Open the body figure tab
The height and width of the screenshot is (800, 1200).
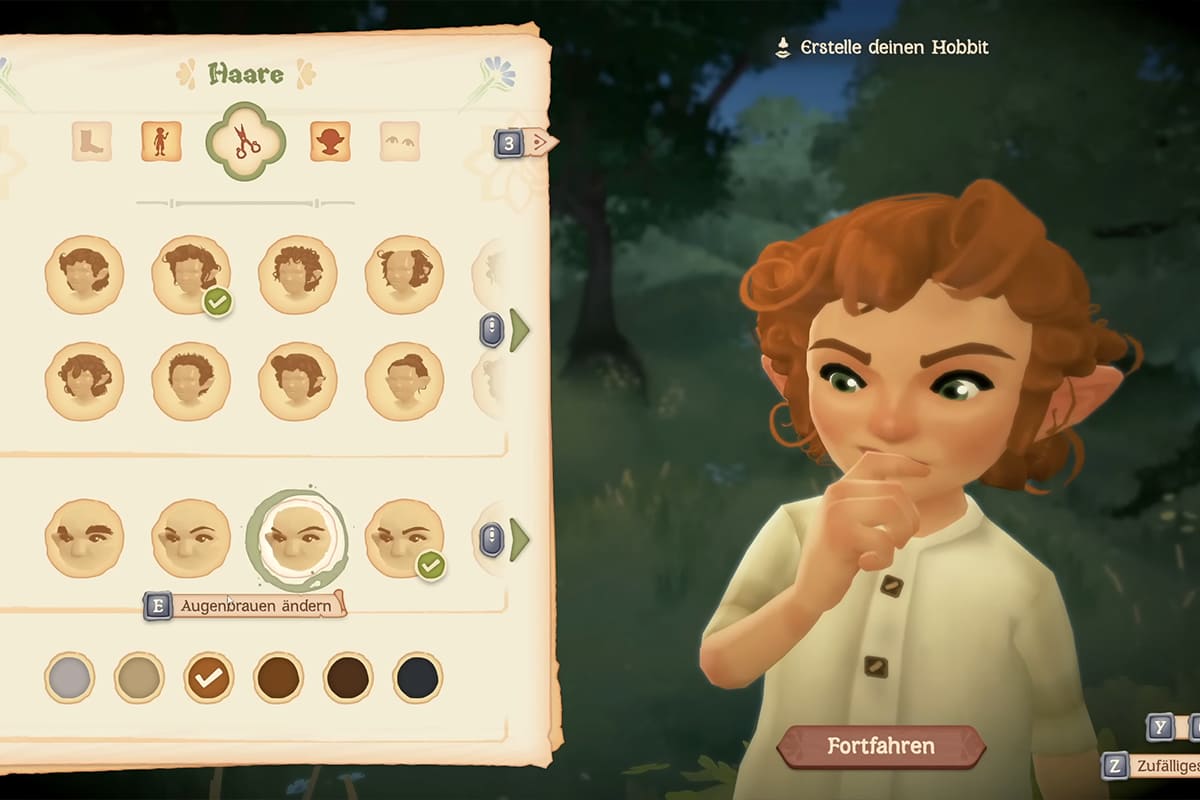coord(161,142)
